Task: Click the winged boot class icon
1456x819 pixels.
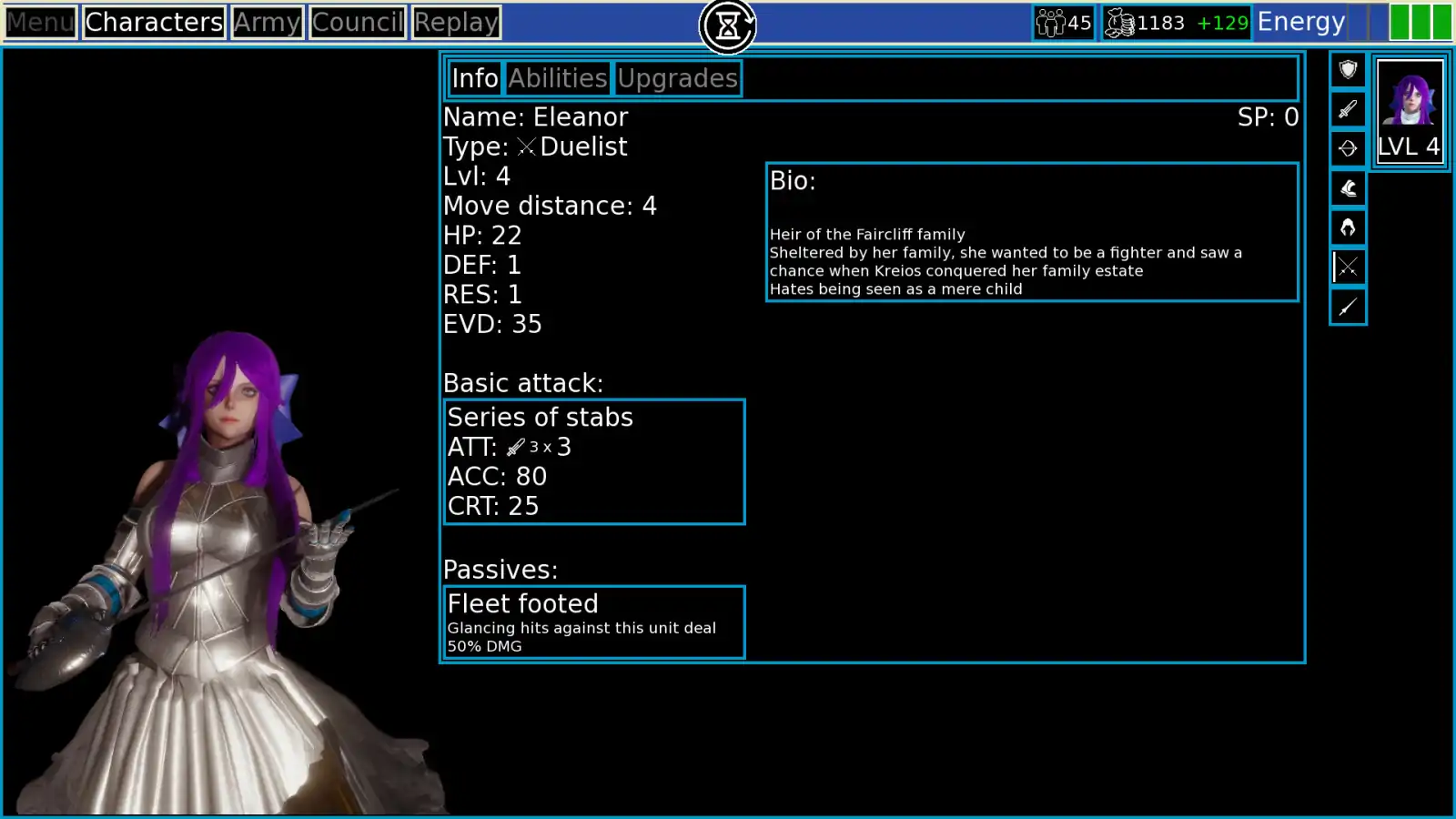Action: point(1348,188)
